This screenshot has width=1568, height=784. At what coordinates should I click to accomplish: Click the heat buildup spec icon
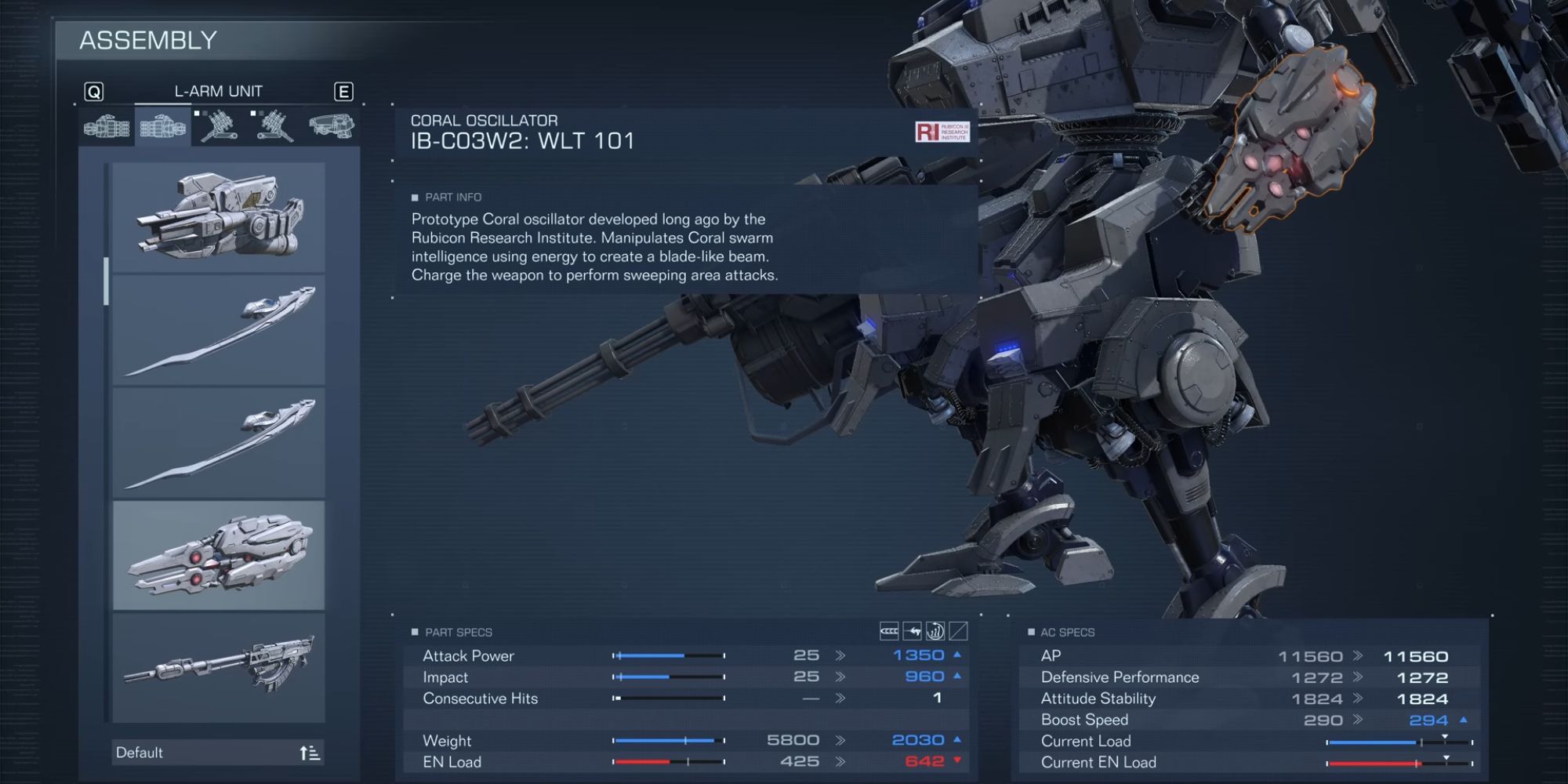tap(935, 631)
